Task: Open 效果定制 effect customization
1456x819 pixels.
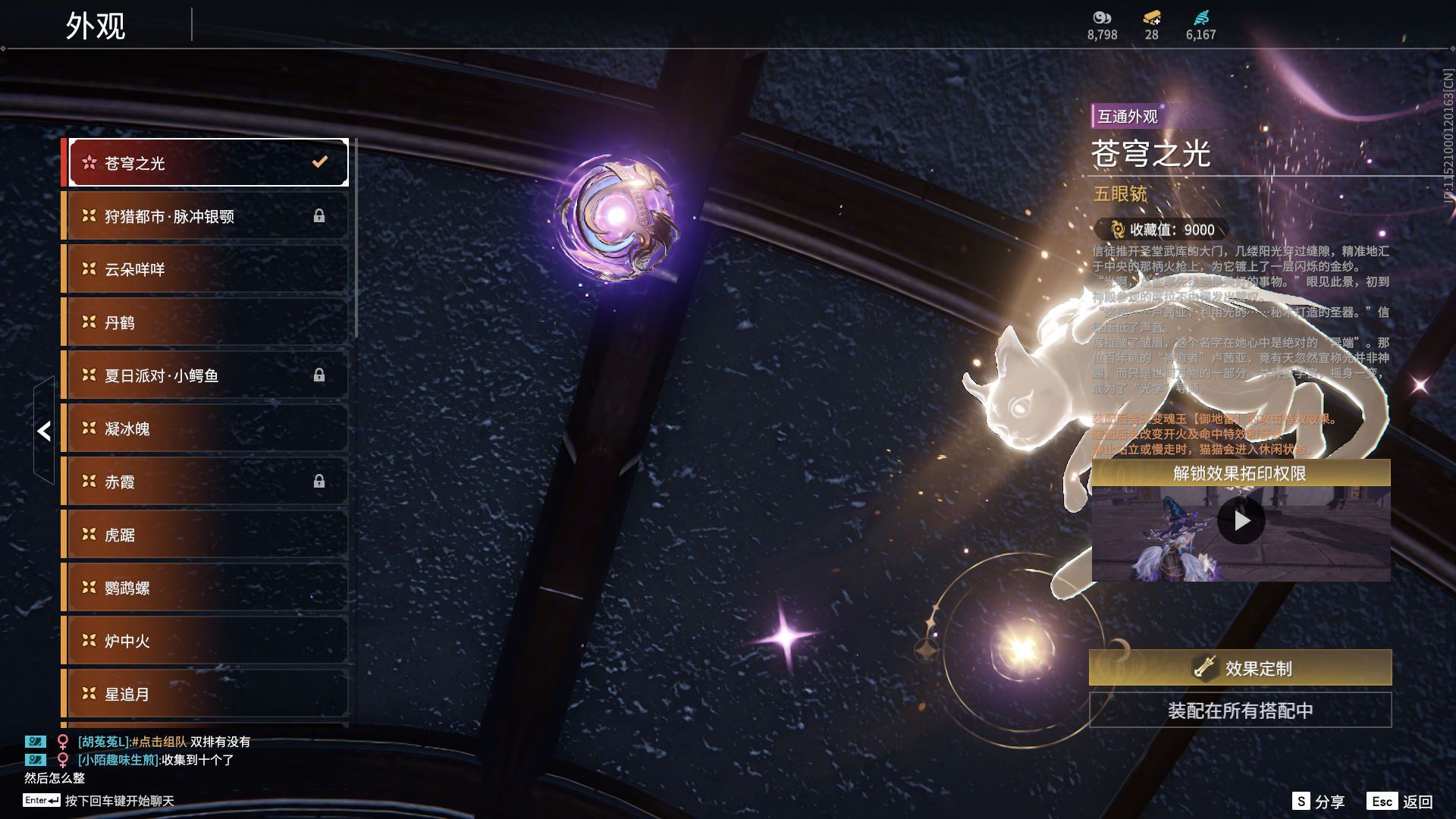Action: click(x=1240, y=668)
